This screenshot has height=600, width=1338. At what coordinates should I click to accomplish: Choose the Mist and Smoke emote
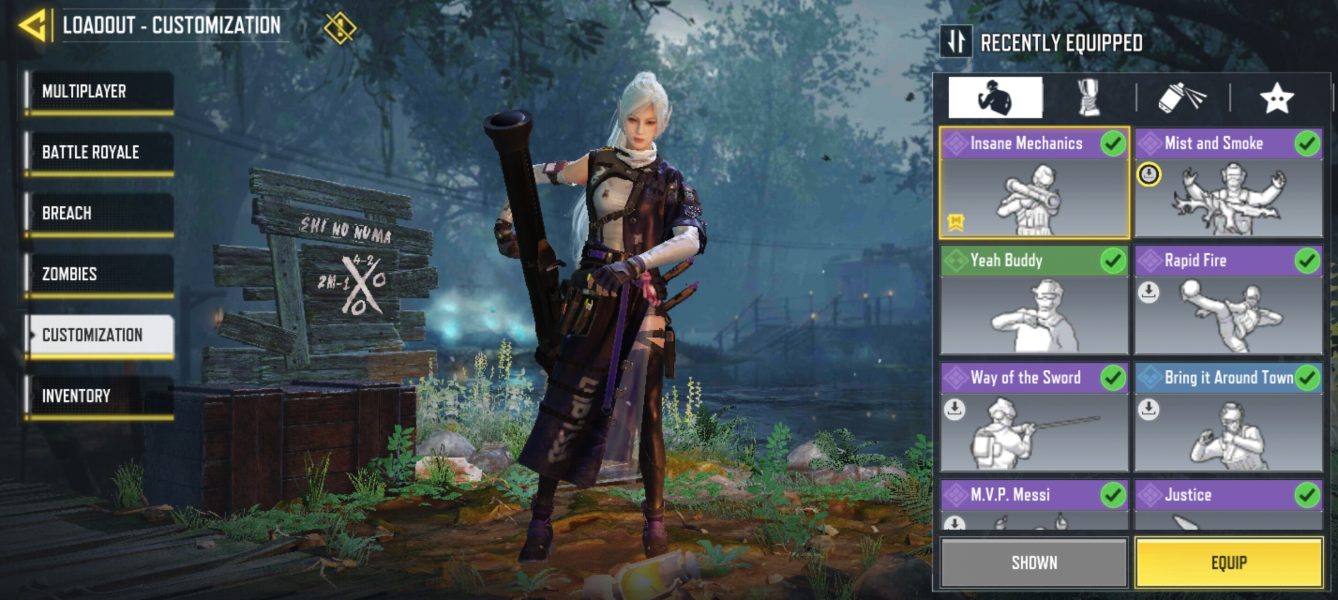tap(1228, 183)
